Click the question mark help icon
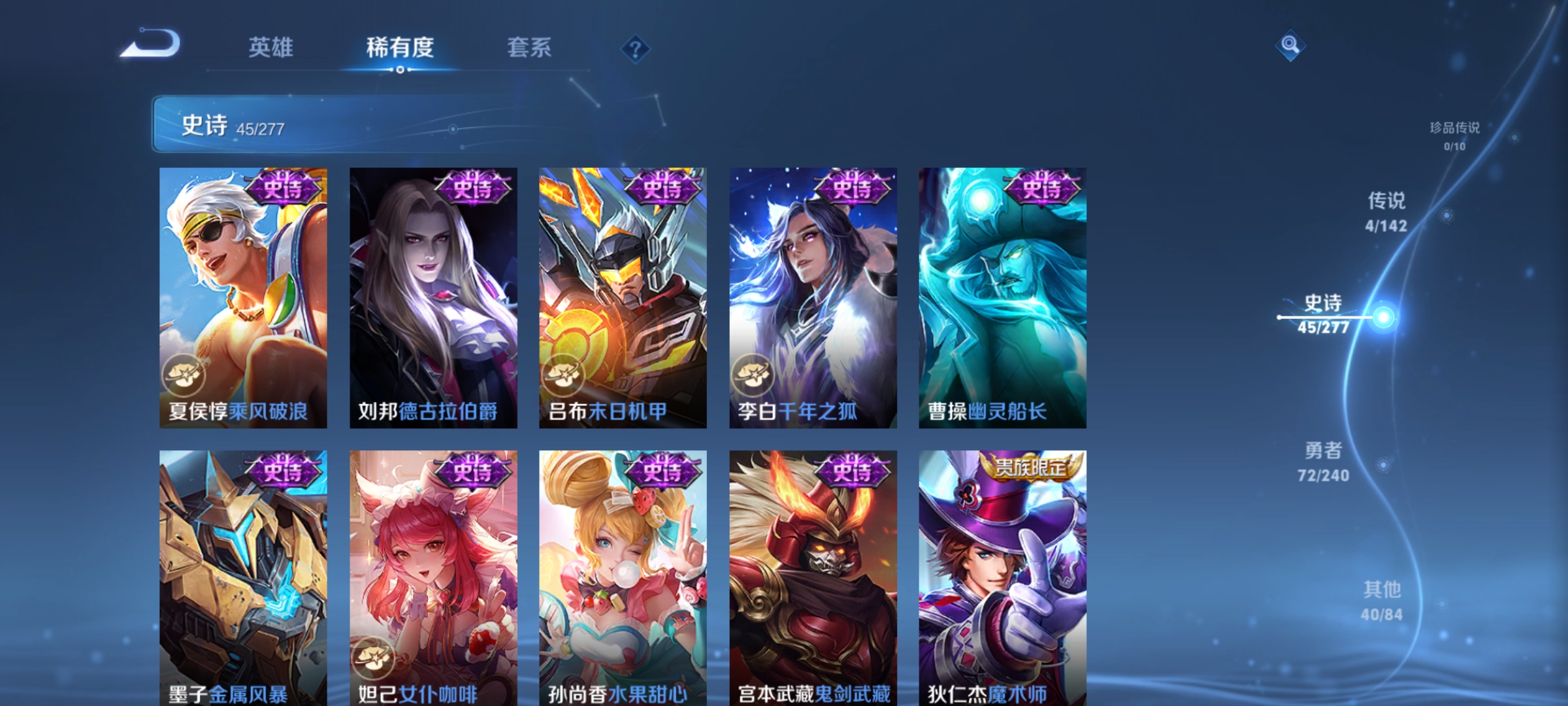The image size is (1568, 706). pos(635,50)
